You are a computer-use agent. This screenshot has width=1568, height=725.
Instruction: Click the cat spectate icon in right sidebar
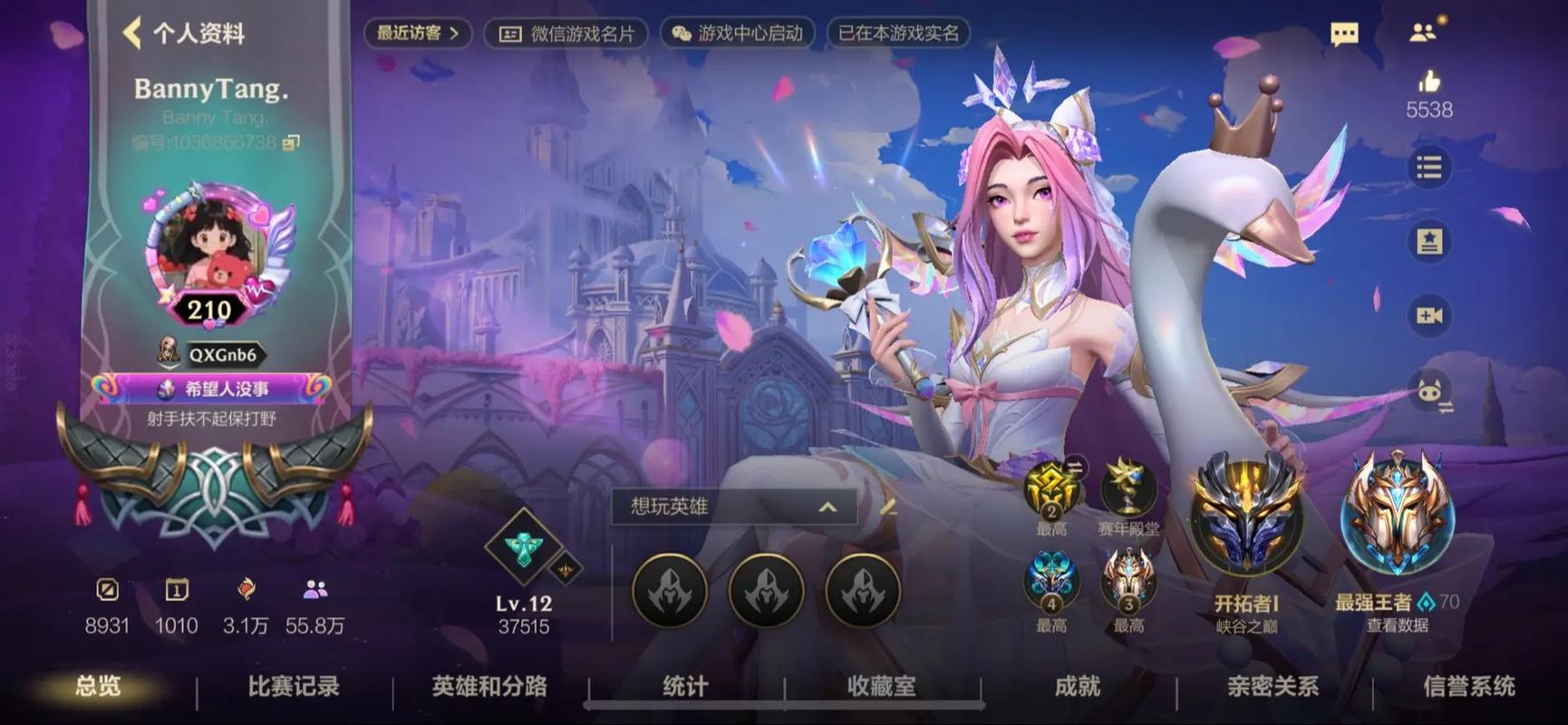[1430, 391]
